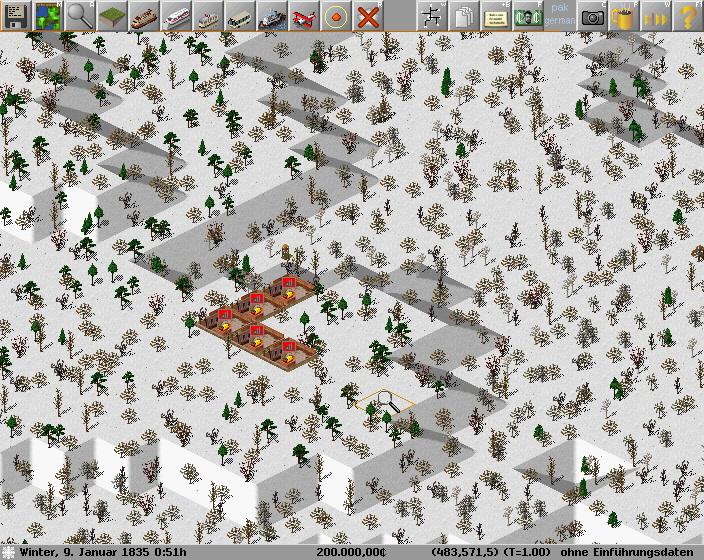Take a screenshot with the camera icon
The height and width of the screenshot is (560, 704).
(592, 15)
